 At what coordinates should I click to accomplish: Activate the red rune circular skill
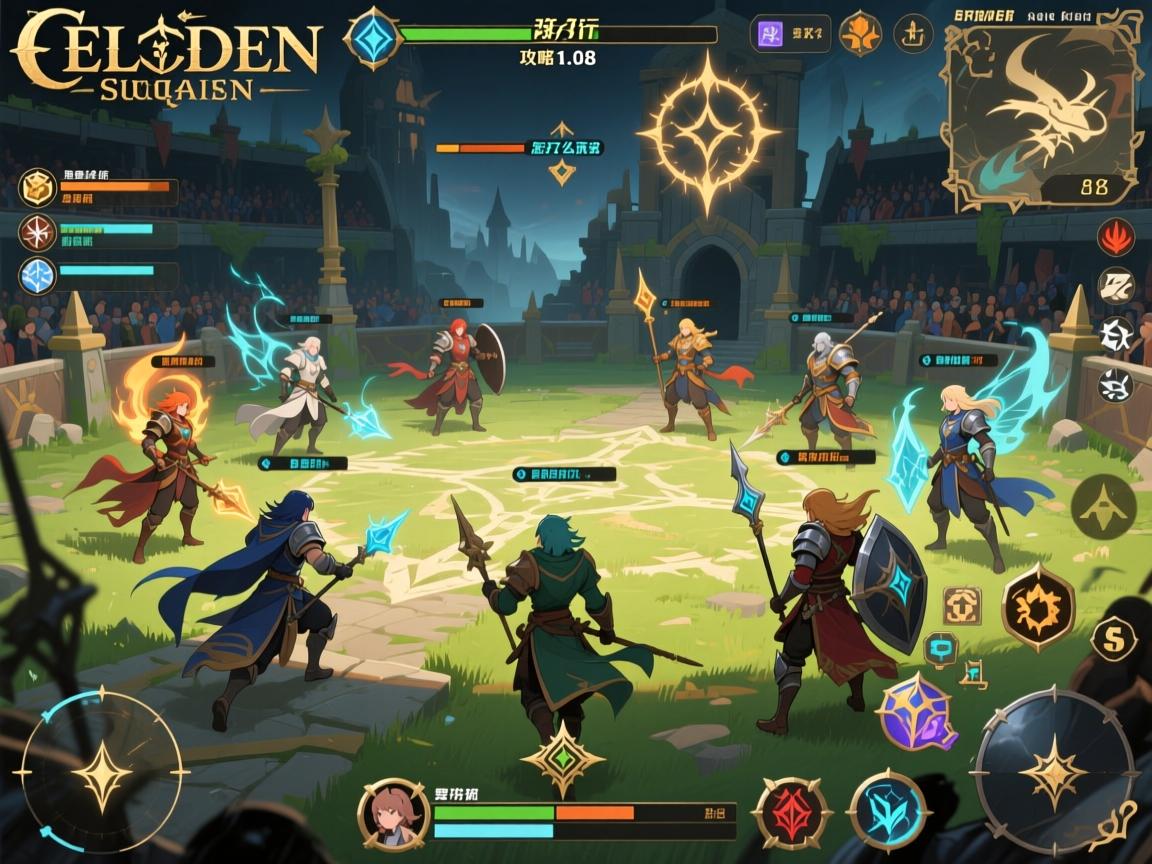pos(792,813)
